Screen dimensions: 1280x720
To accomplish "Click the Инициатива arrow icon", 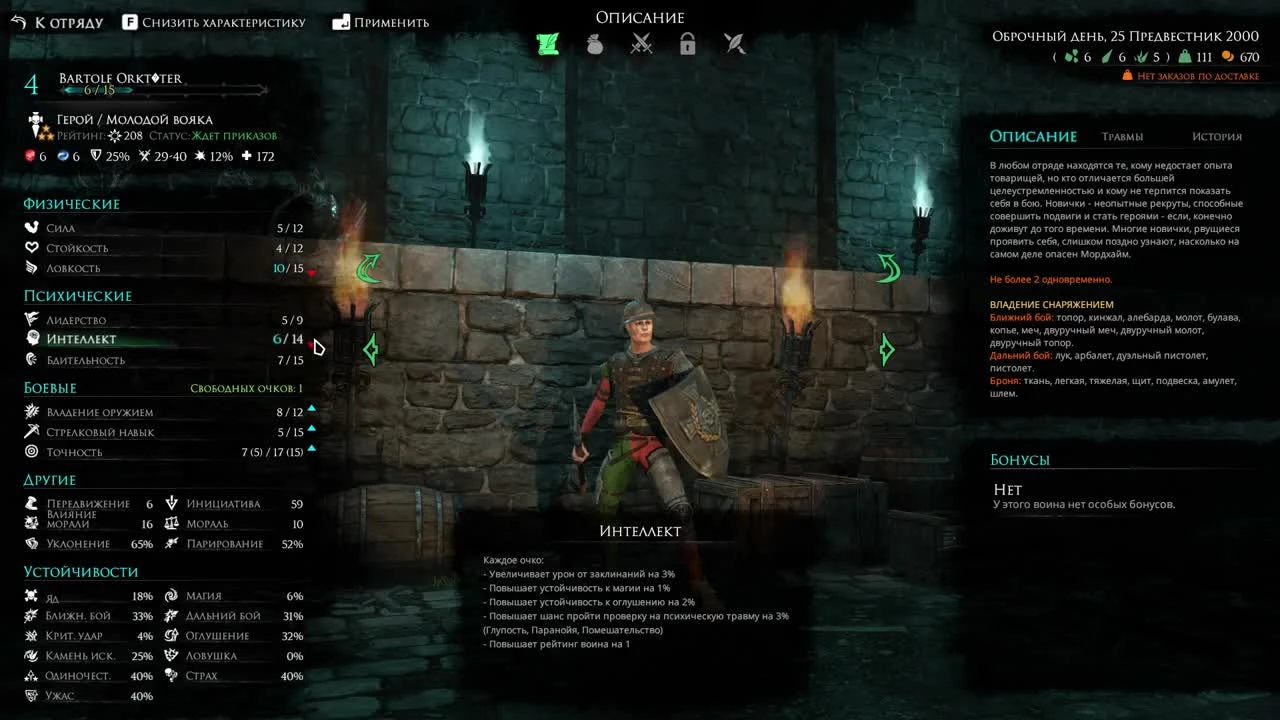I will tap(172, 503).
